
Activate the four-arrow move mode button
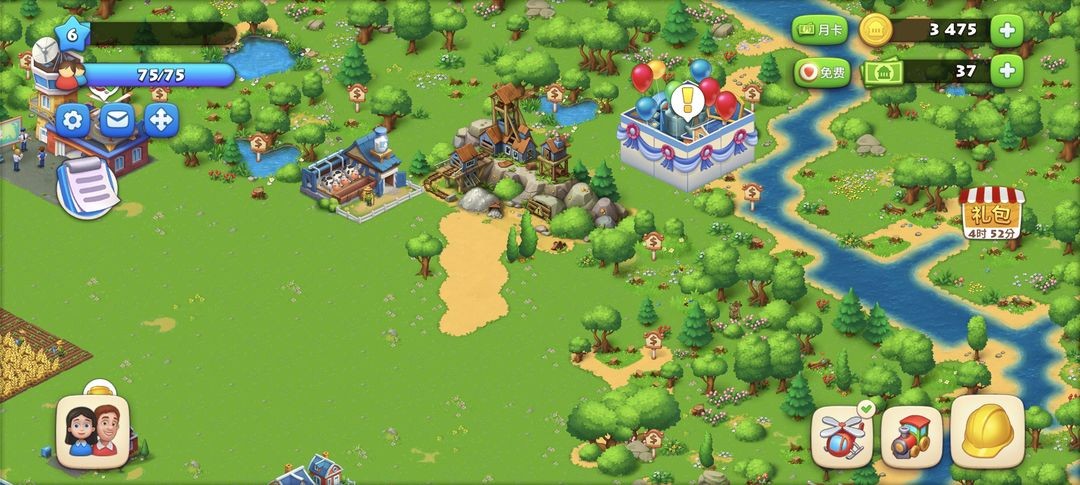click(x=161, y=120)
